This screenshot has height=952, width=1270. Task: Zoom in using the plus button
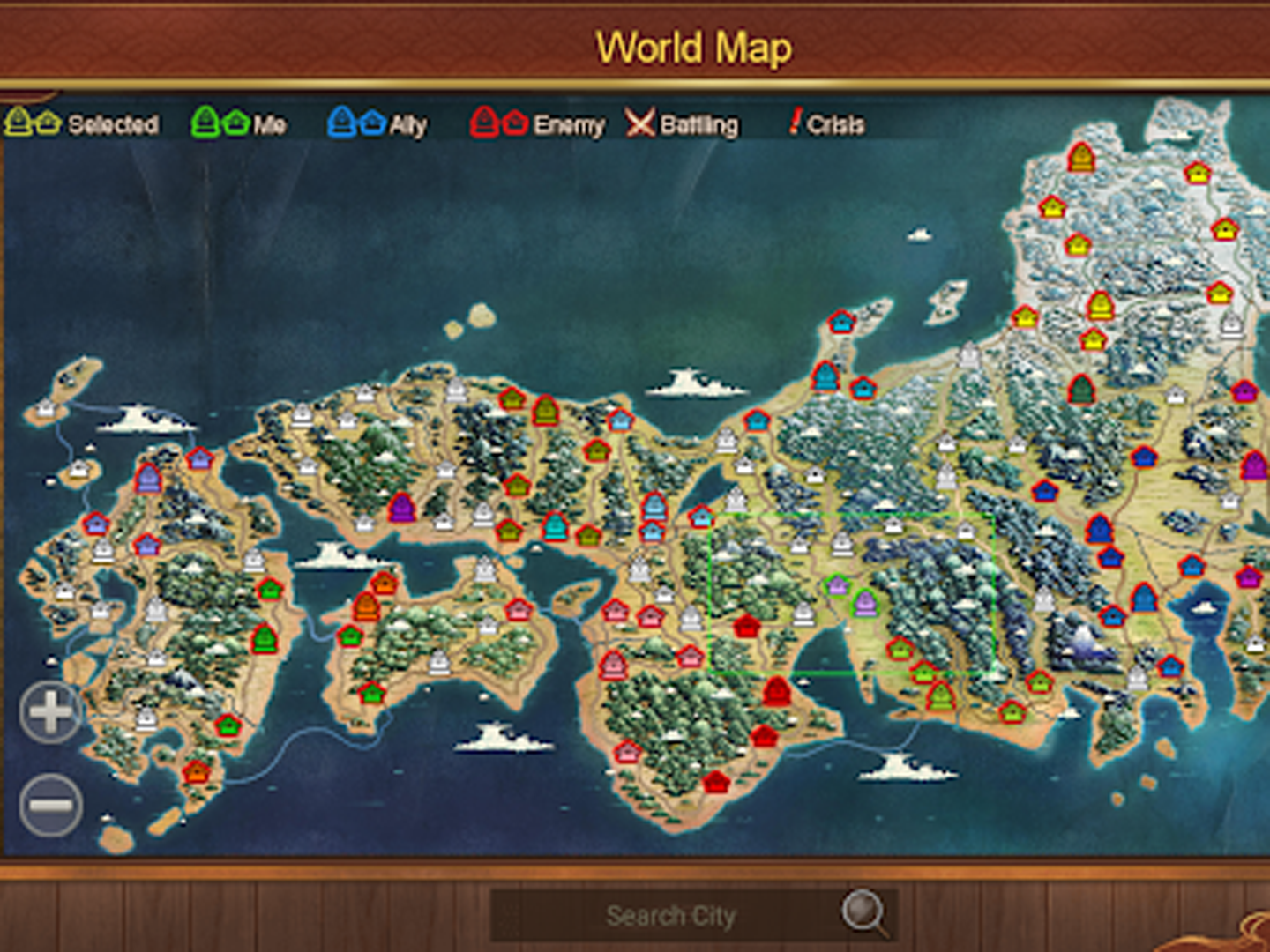pyautogui.click(x=49, y=711)
